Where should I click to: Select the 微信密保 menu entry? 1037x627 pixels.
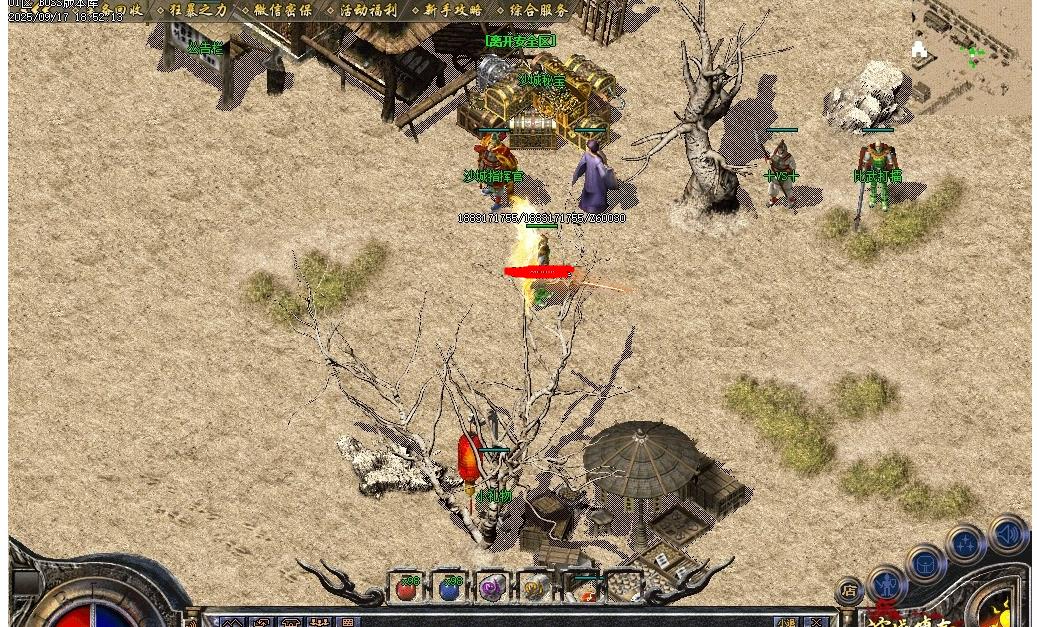(282, 10)
